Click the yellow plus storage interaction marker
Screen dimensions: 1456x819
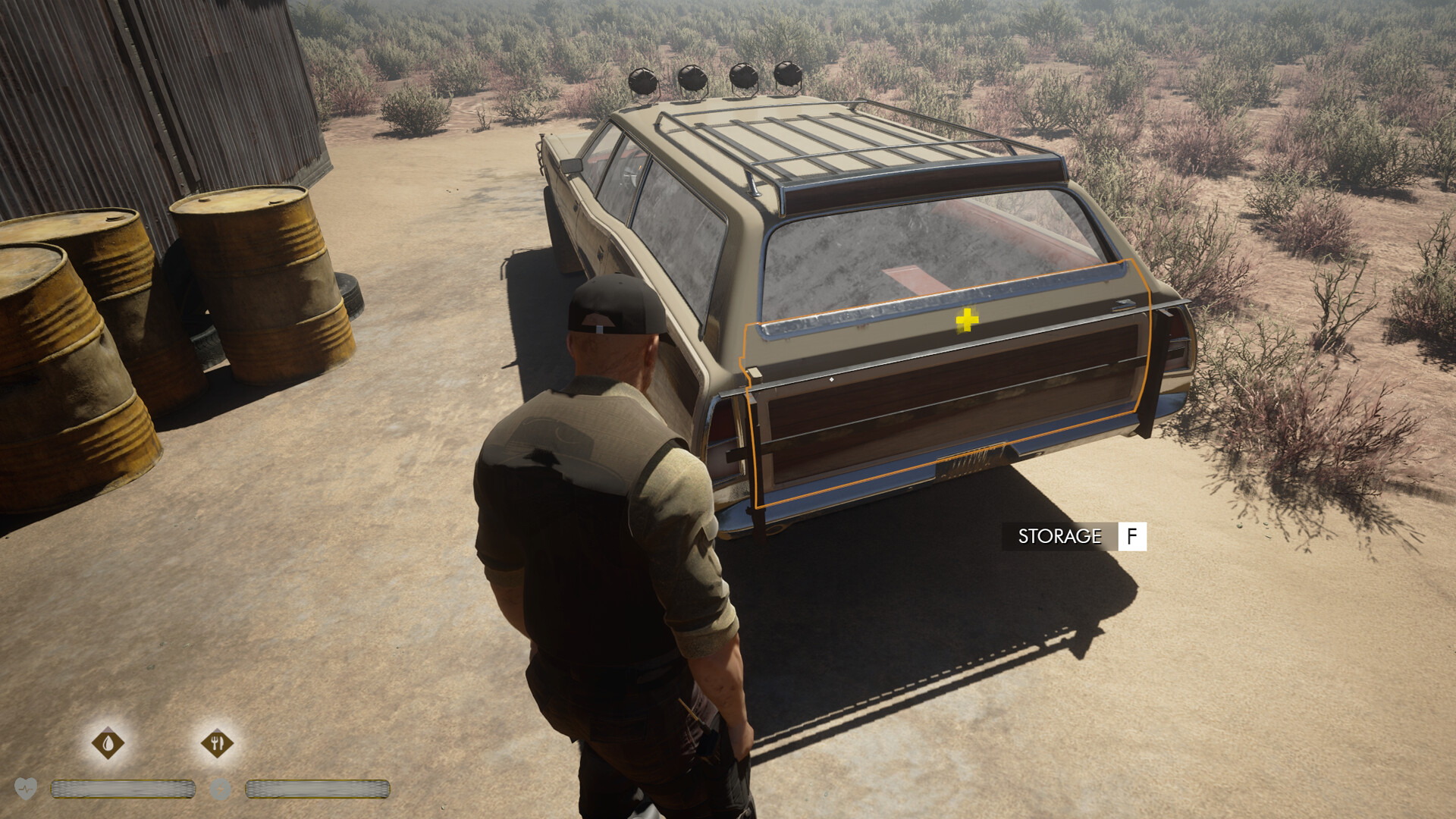967,321
